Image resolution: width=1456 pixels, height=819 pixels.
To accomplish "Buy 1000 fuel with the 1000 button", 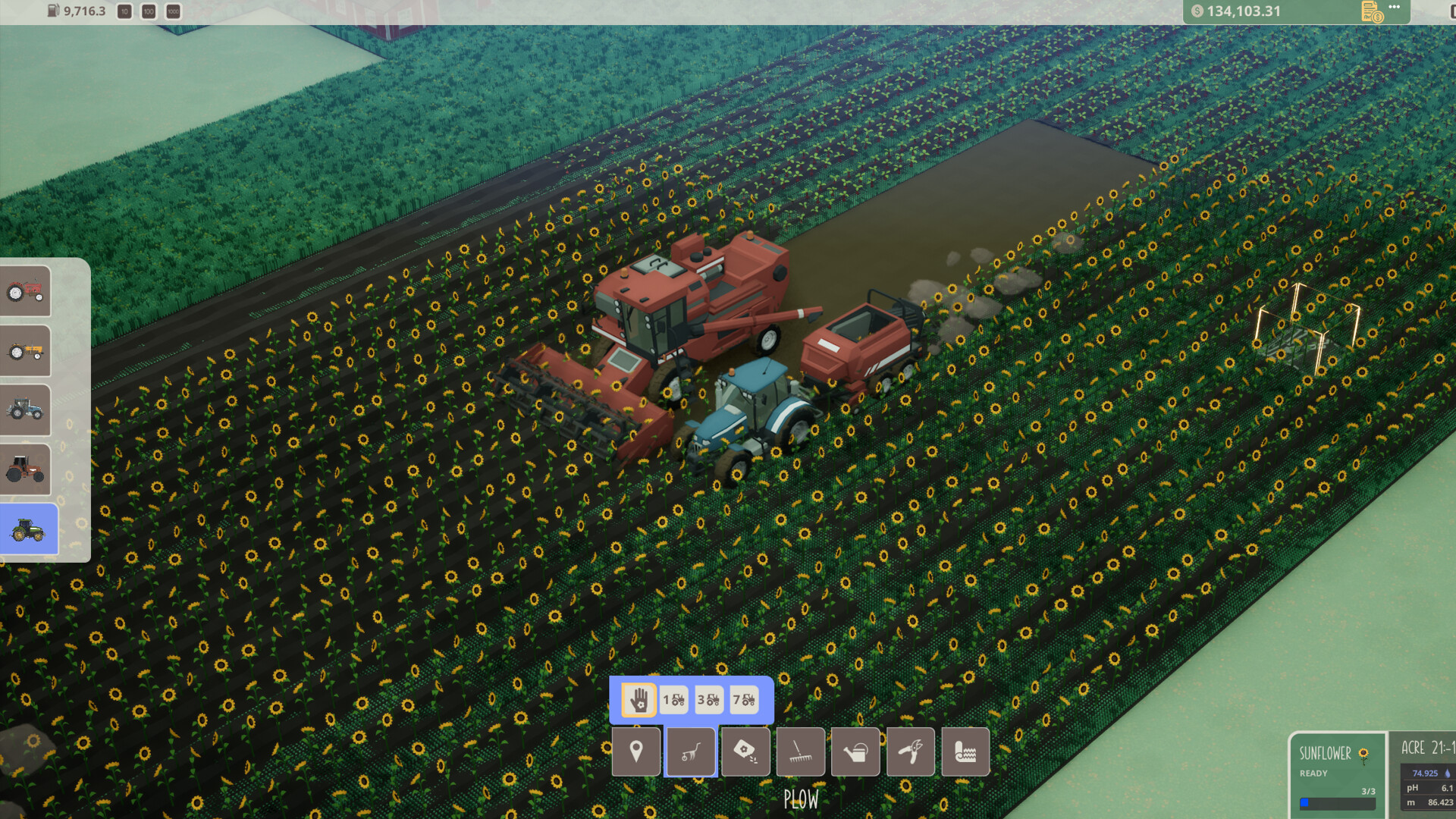I will coord(174,11).
